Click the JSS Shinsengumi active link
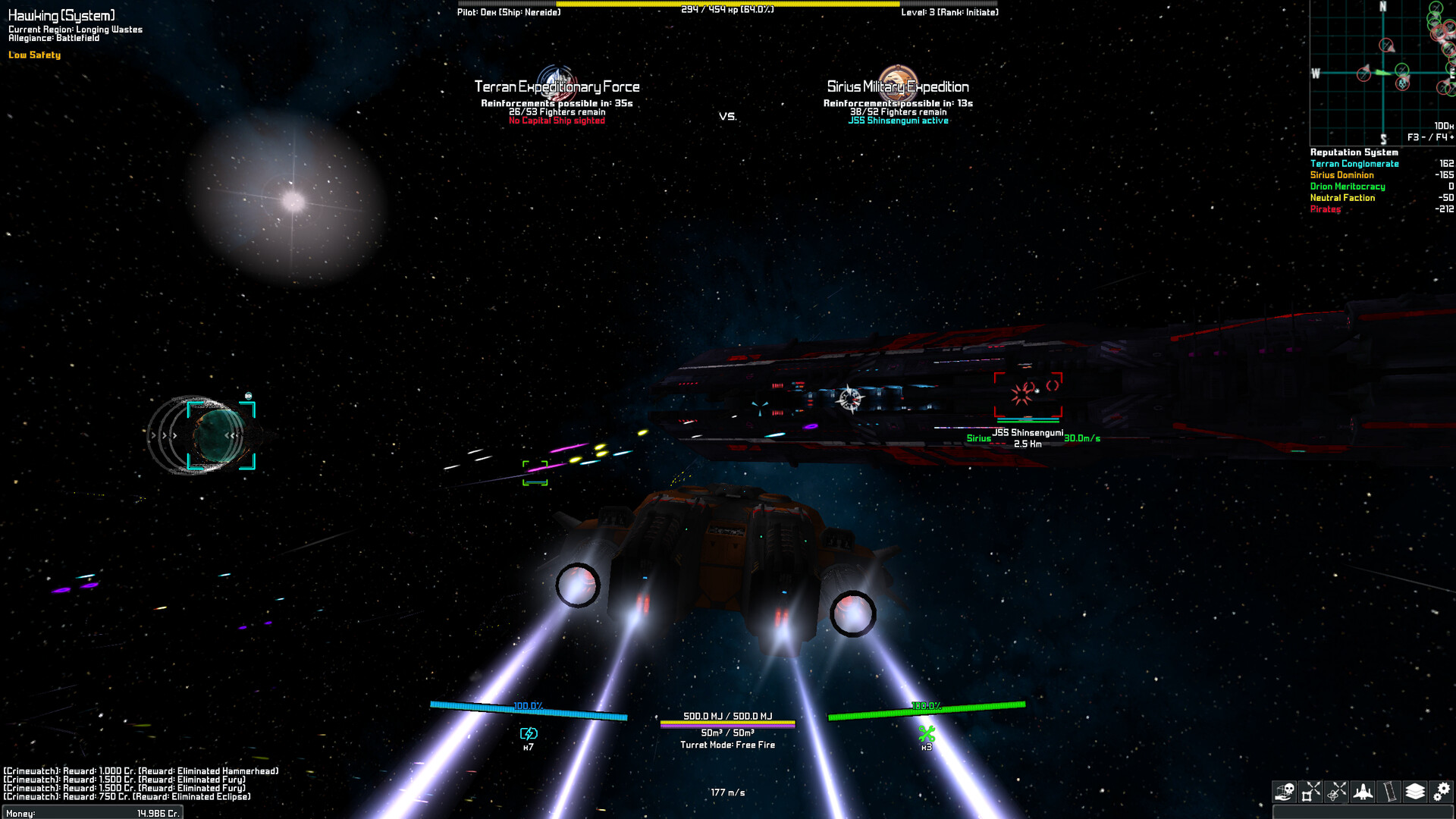Viewport: 1456px width, 819px height. [x=897, y=120]
